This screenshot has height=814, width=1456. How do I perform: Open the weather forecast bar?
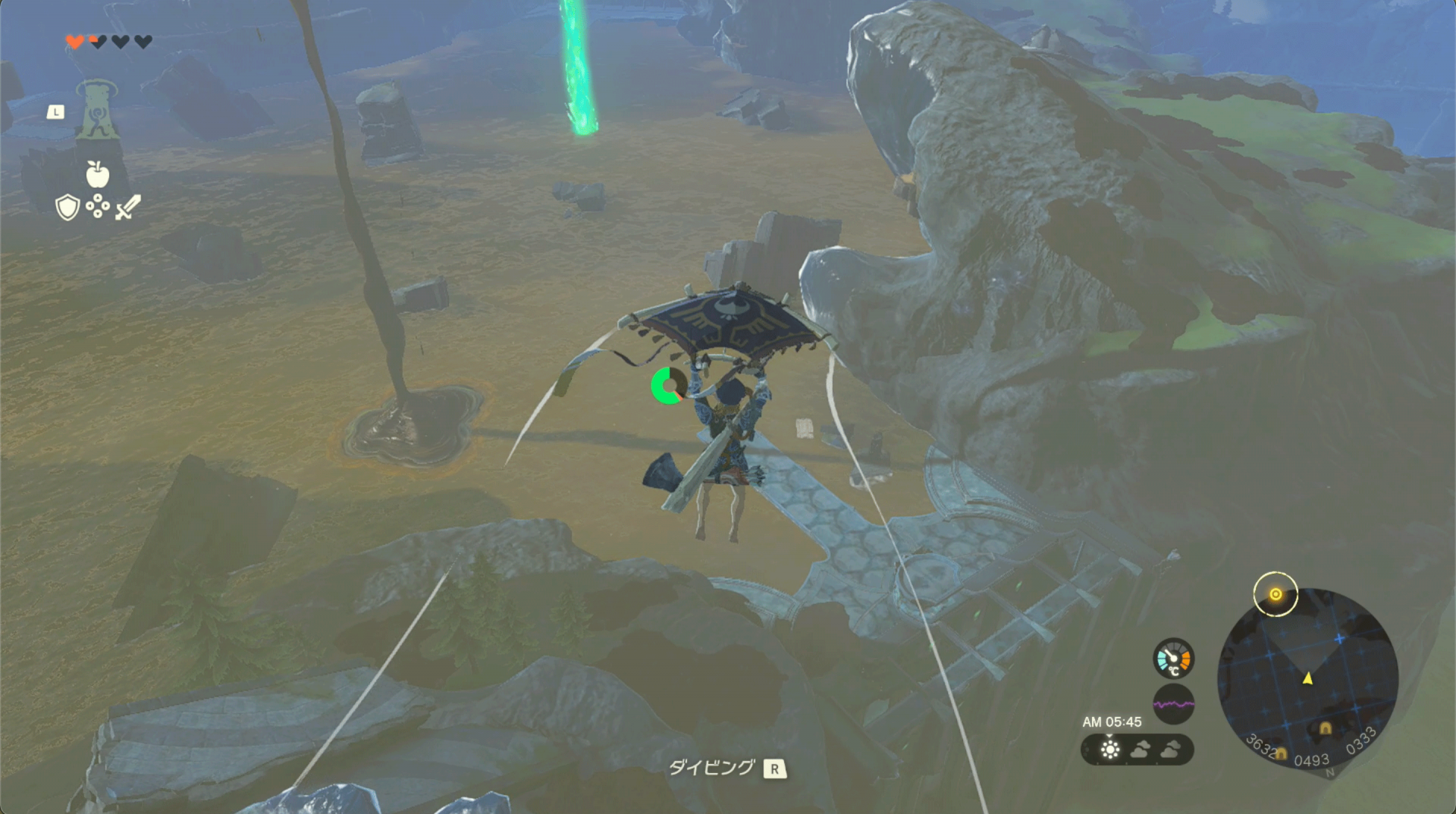click(x=1137, y=750)
